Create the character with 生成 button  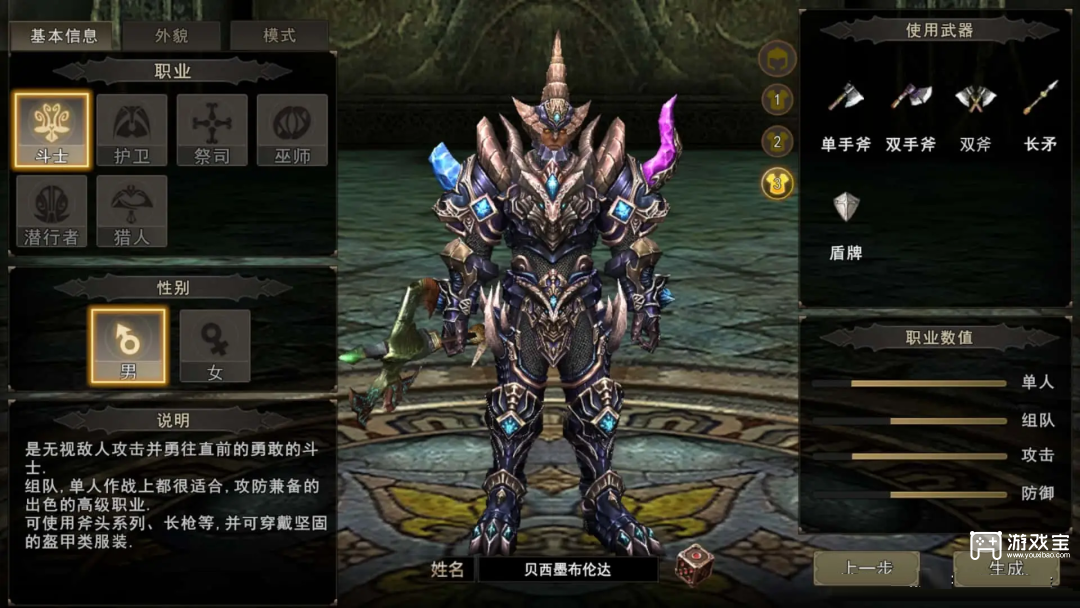tap(1004, 568)
